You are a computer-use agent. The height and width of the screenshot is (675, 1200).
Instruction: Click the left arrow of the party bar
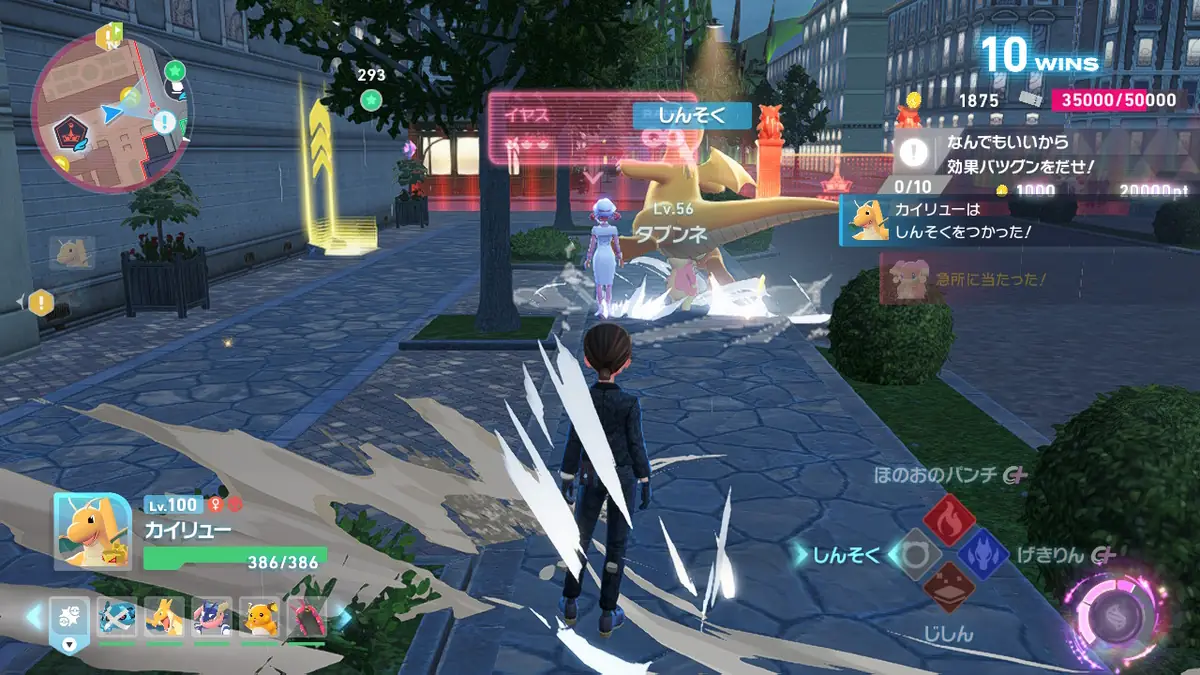(33, 617)
